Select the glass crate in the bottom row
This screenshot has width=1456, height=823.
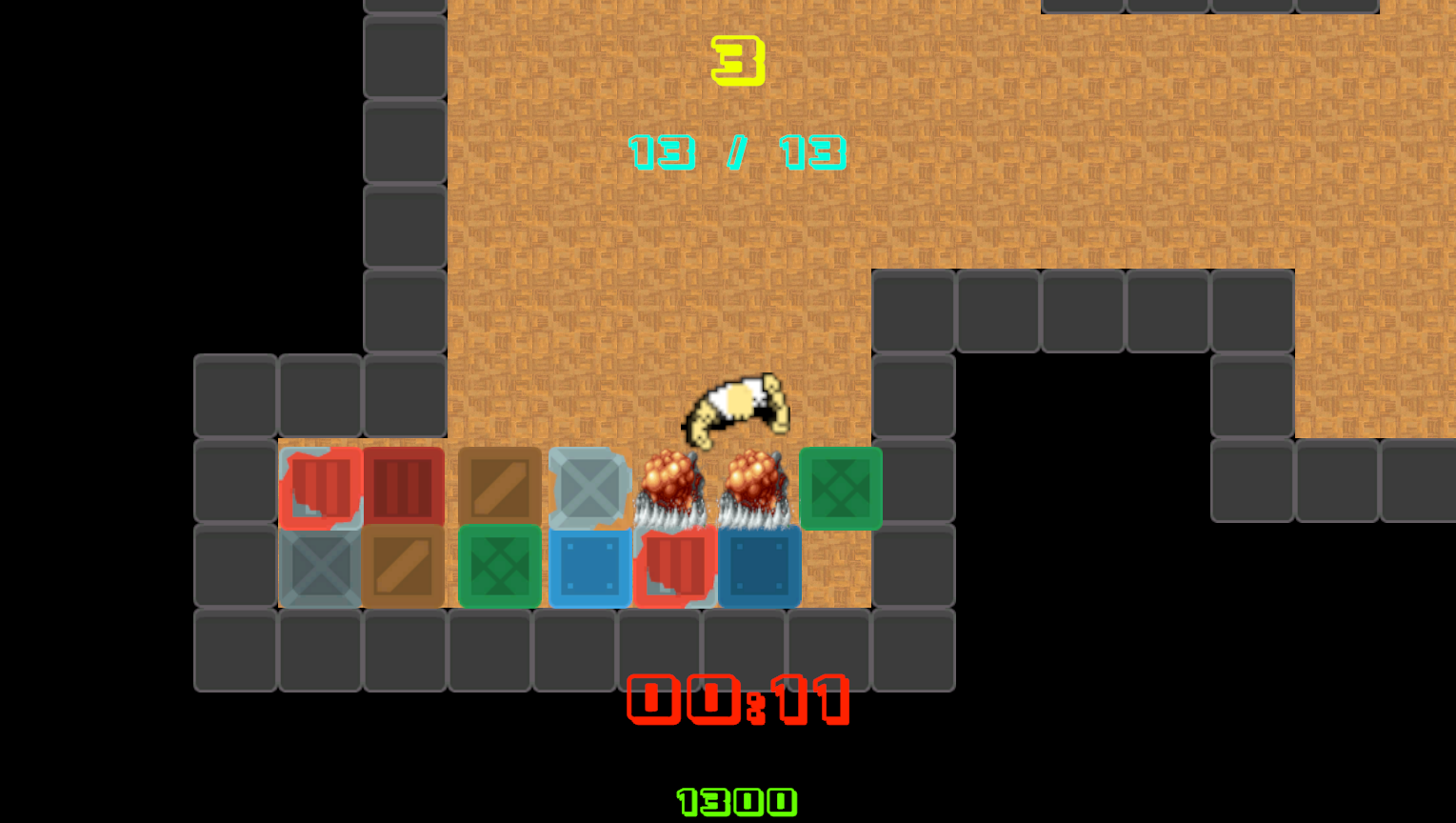[x=319, y=567]
